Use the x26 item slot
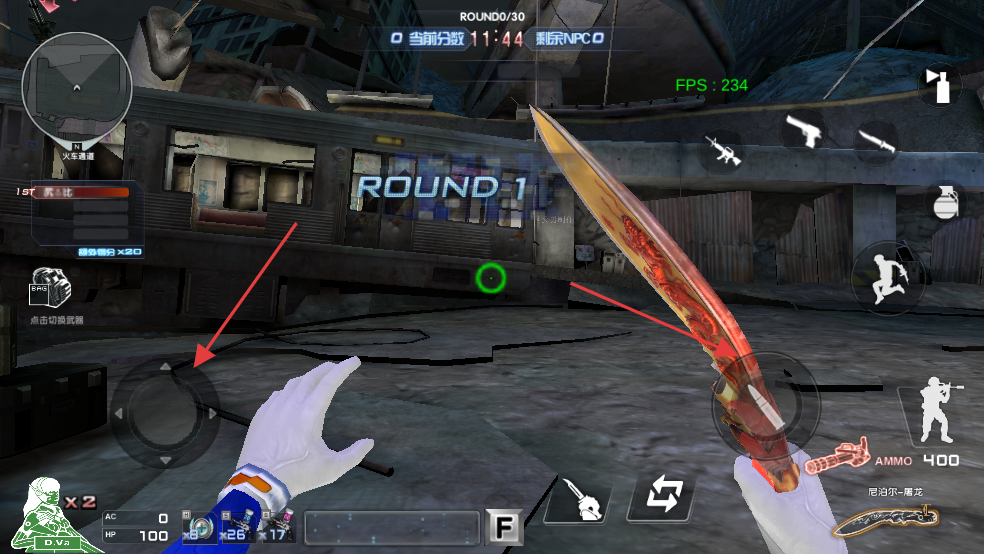This screenshot has height=554, width=984. (x=234, y=526)
